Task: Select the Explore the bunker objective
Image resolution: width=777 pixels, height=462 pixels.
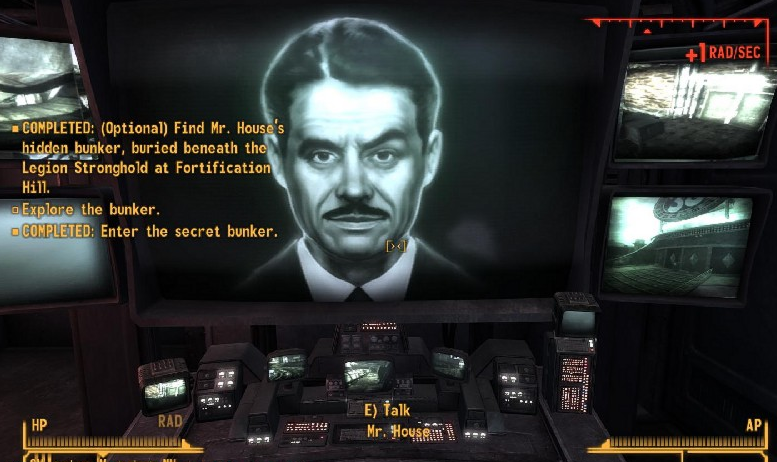Action: [90, 210]
